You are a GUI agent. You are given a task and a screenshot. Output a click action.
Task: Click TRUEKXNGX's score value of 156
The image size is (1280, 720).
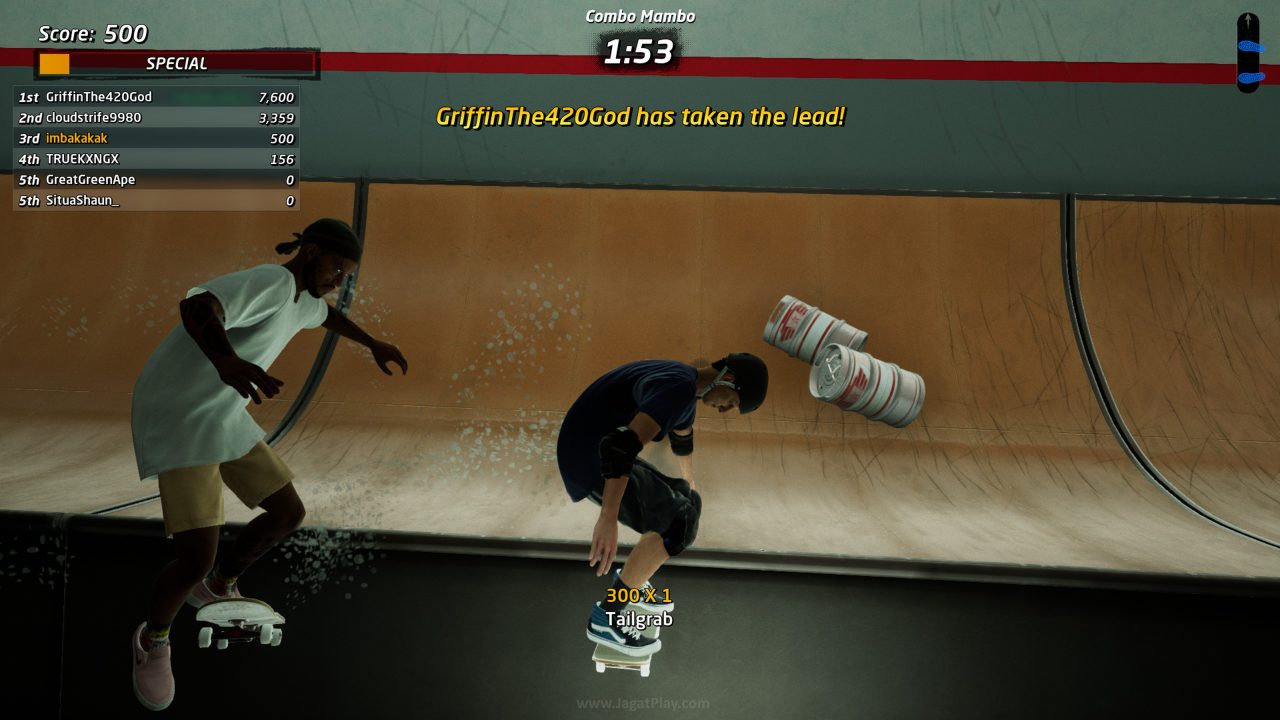click(285, 158)
